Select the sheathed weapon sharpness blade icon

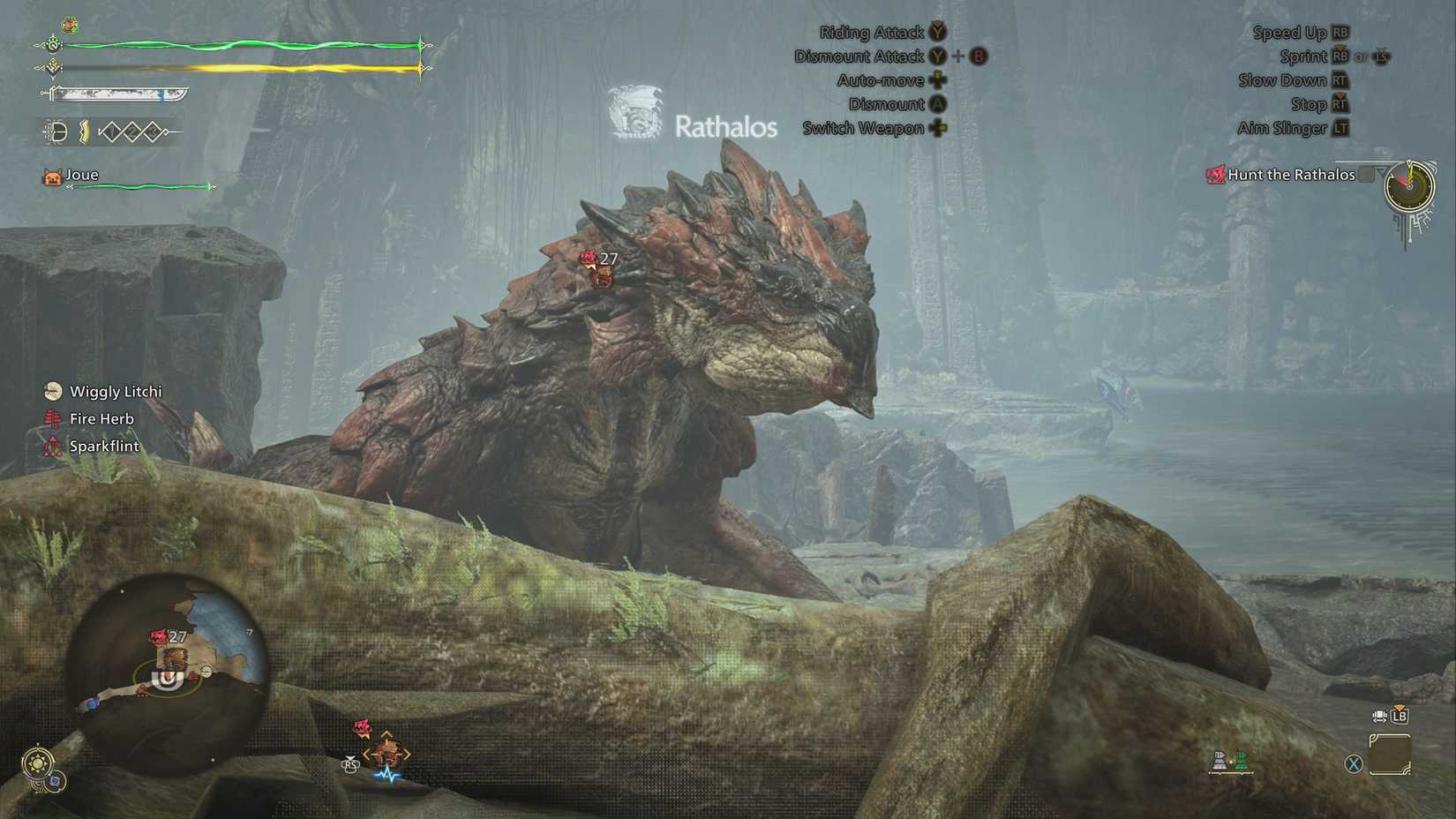(106, 97)
